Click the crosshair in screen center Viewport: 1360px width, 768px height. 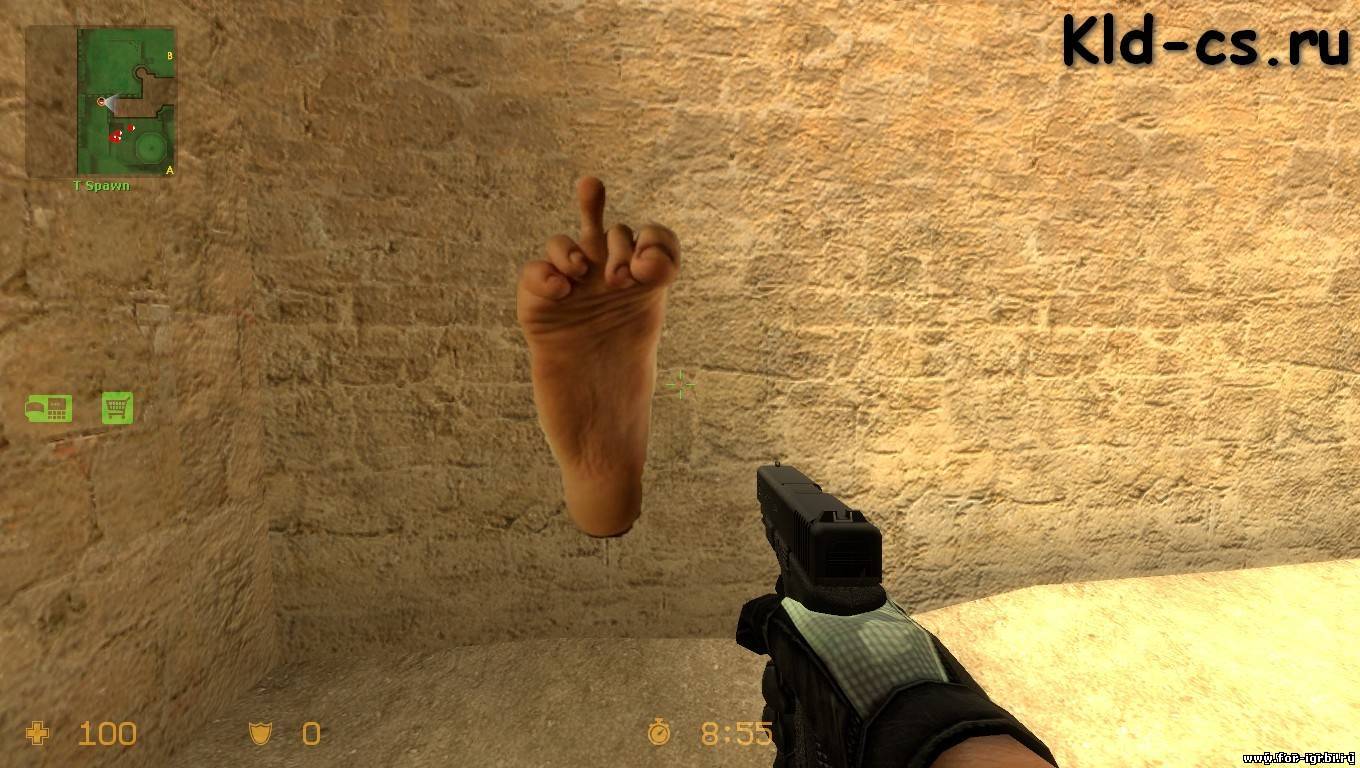[680, 384]
